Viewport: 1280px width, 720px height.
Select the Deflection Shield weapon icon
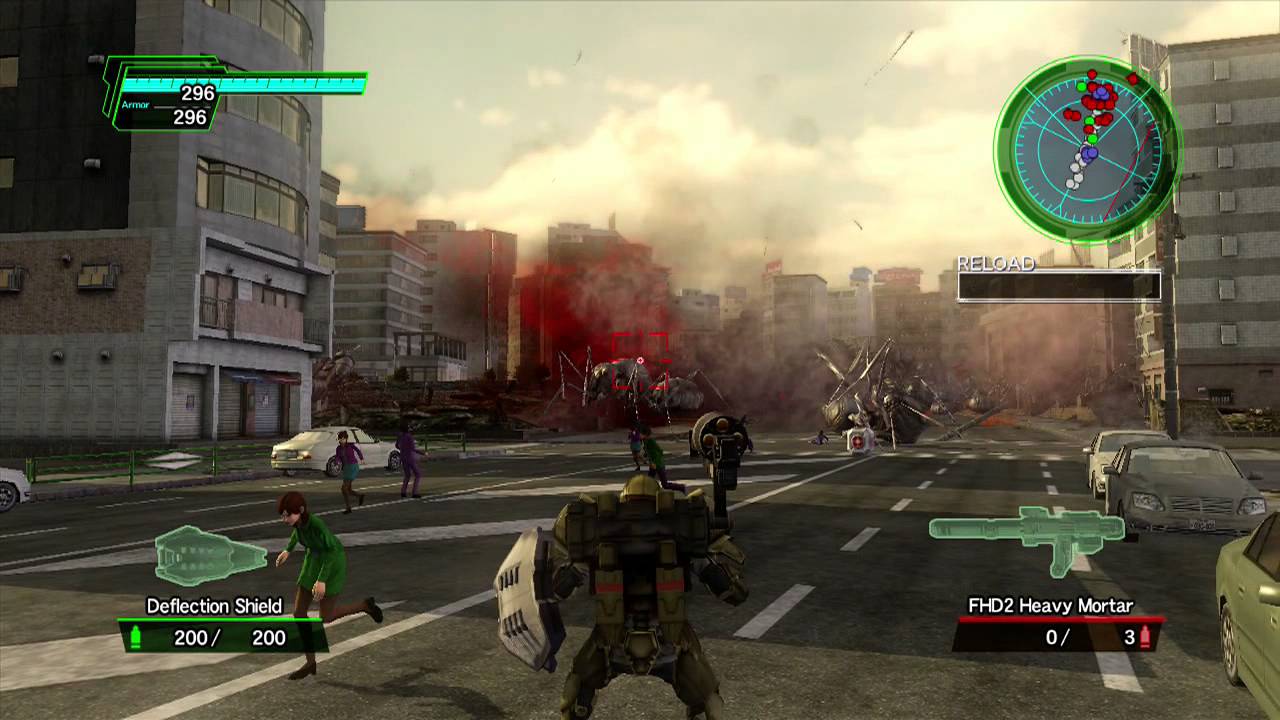208,555
